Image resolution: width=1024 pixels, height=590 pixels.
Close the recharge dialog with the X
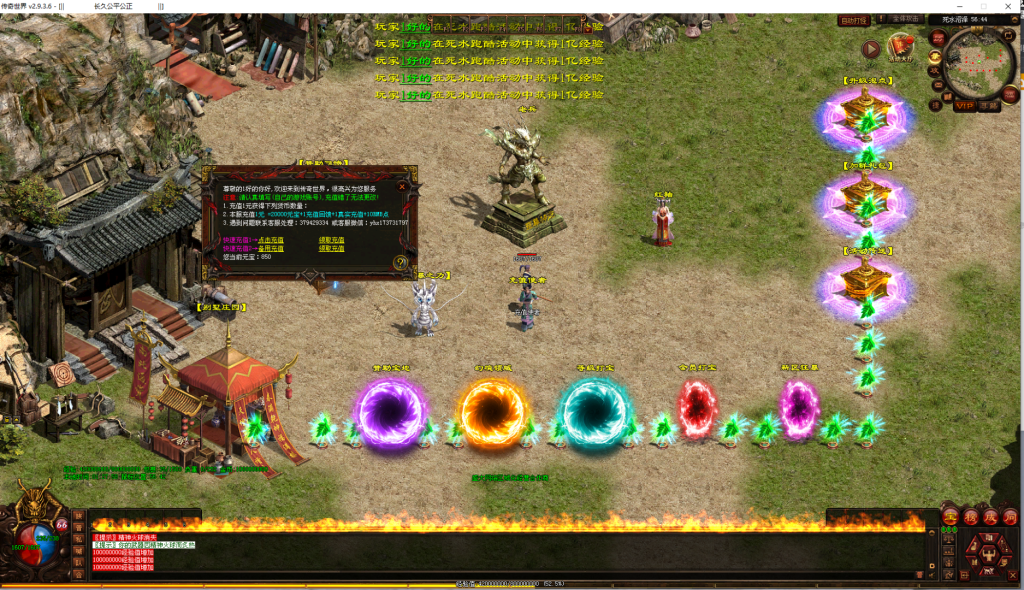pos(401,185)
